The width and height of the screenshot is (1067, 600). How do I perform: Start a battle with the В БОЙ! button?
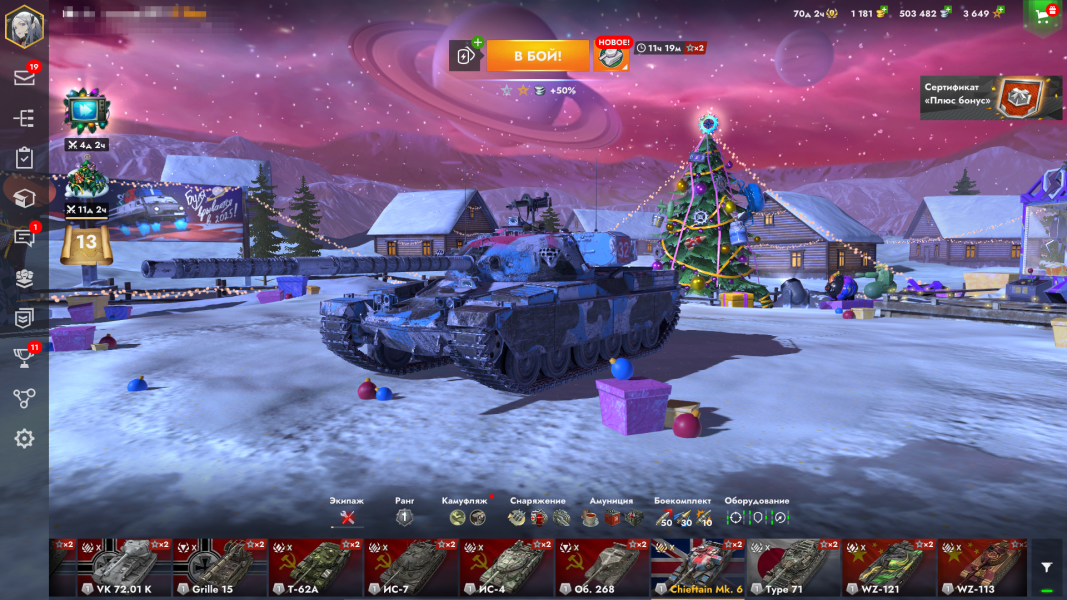[x=537, y=56]
